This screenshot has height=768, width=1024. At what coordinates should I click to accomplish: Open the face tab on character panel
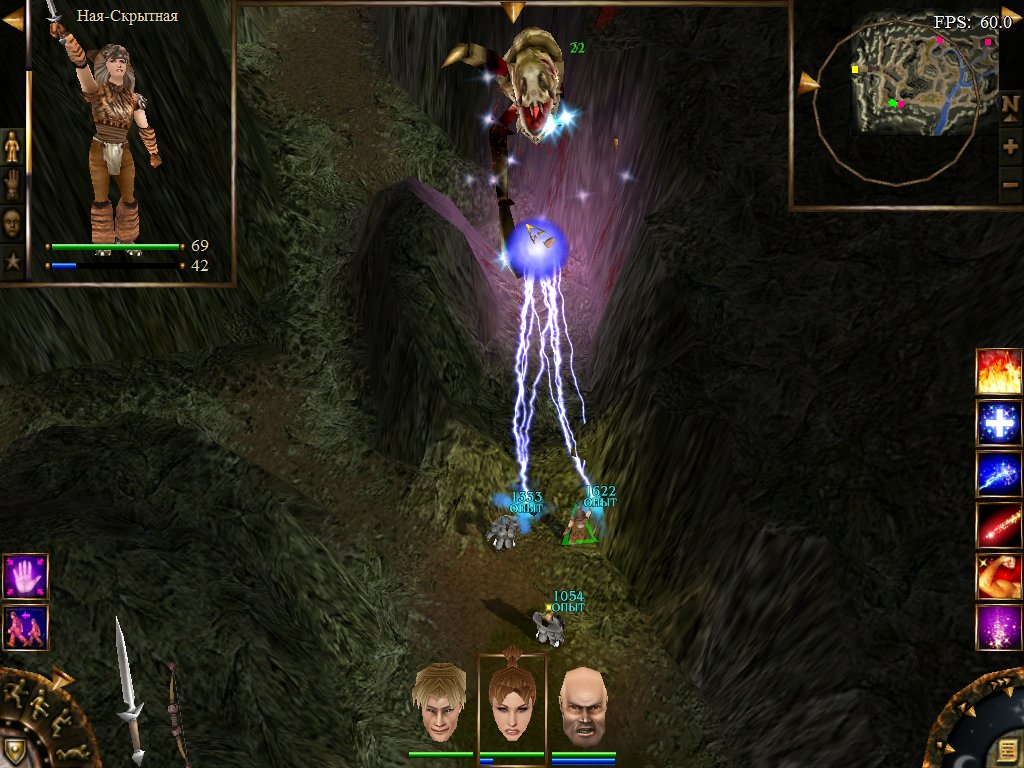pos(12,222)
